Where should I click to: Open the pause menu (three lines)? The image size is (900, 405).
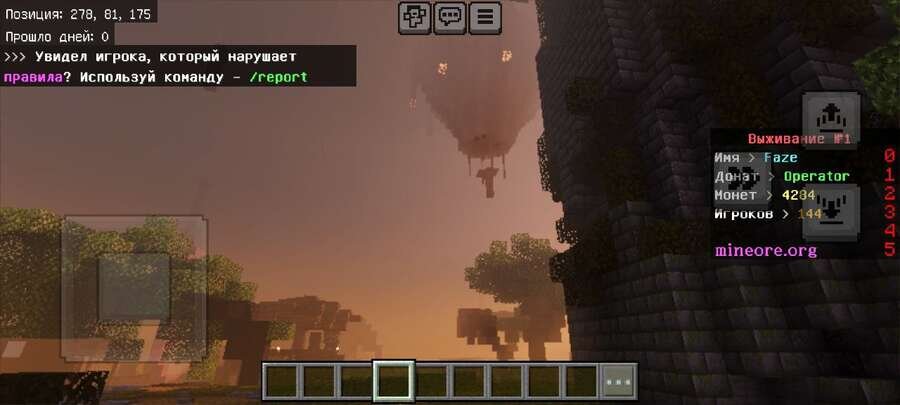point(485,17)
